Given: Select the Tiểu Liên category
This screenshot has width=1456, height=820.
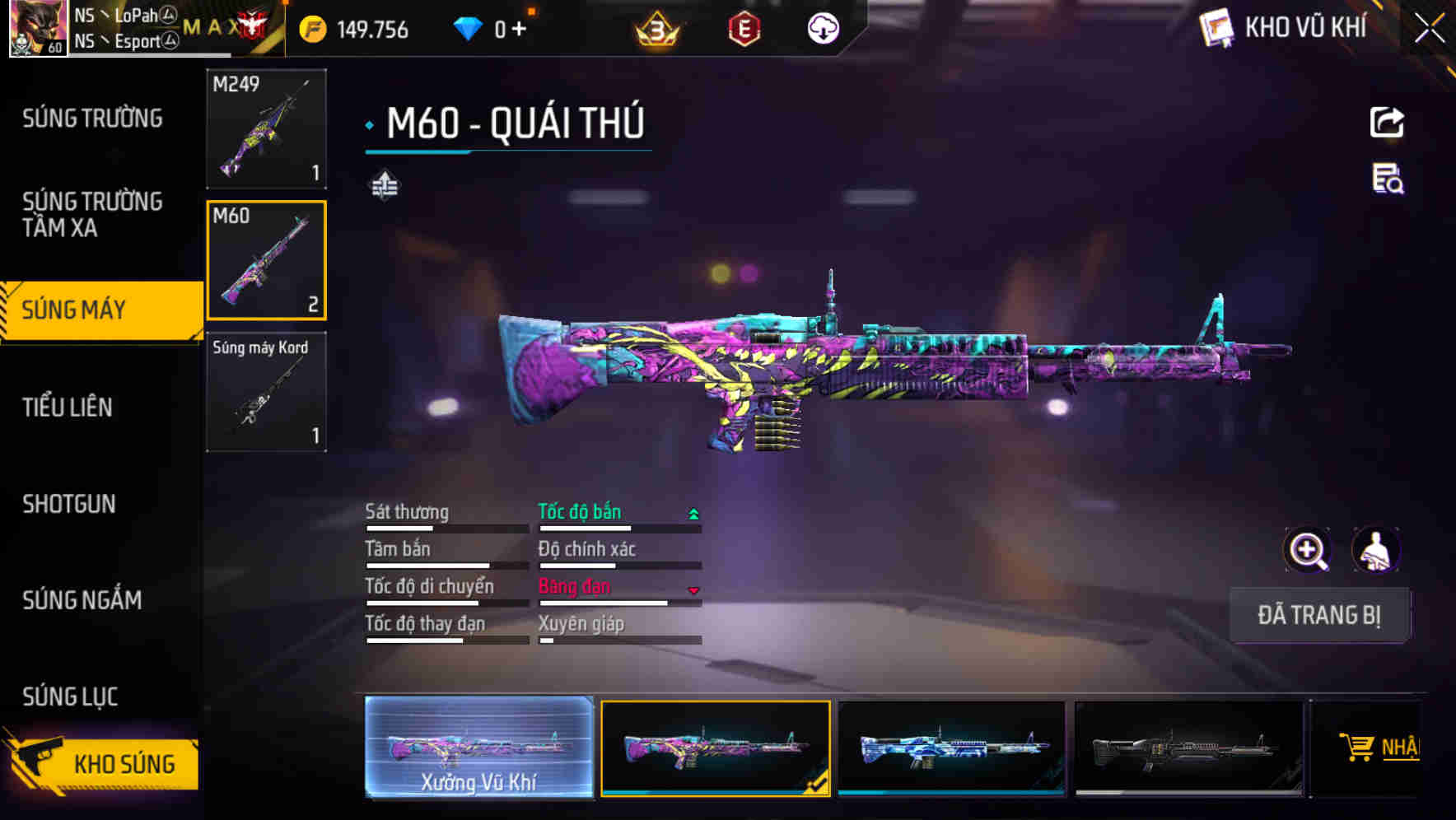Looking at the screenshot, I should pos(68,407).
